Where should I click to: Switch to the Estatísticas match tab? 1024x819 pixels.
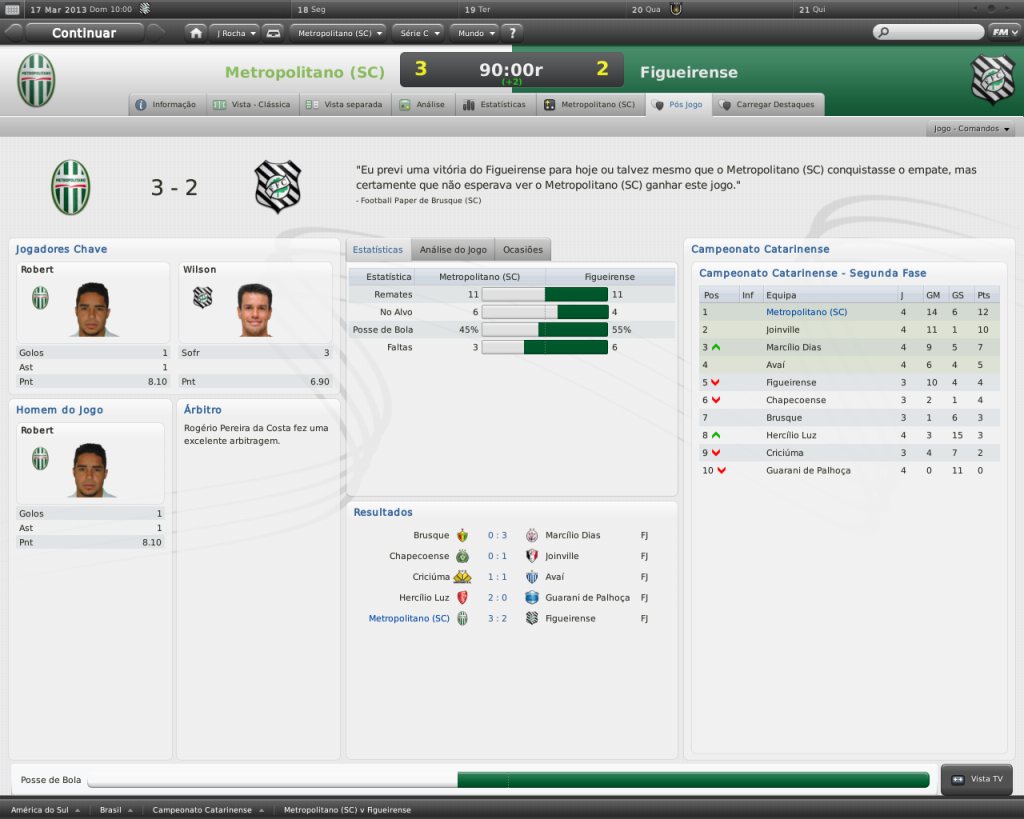[x=494, y=104]
